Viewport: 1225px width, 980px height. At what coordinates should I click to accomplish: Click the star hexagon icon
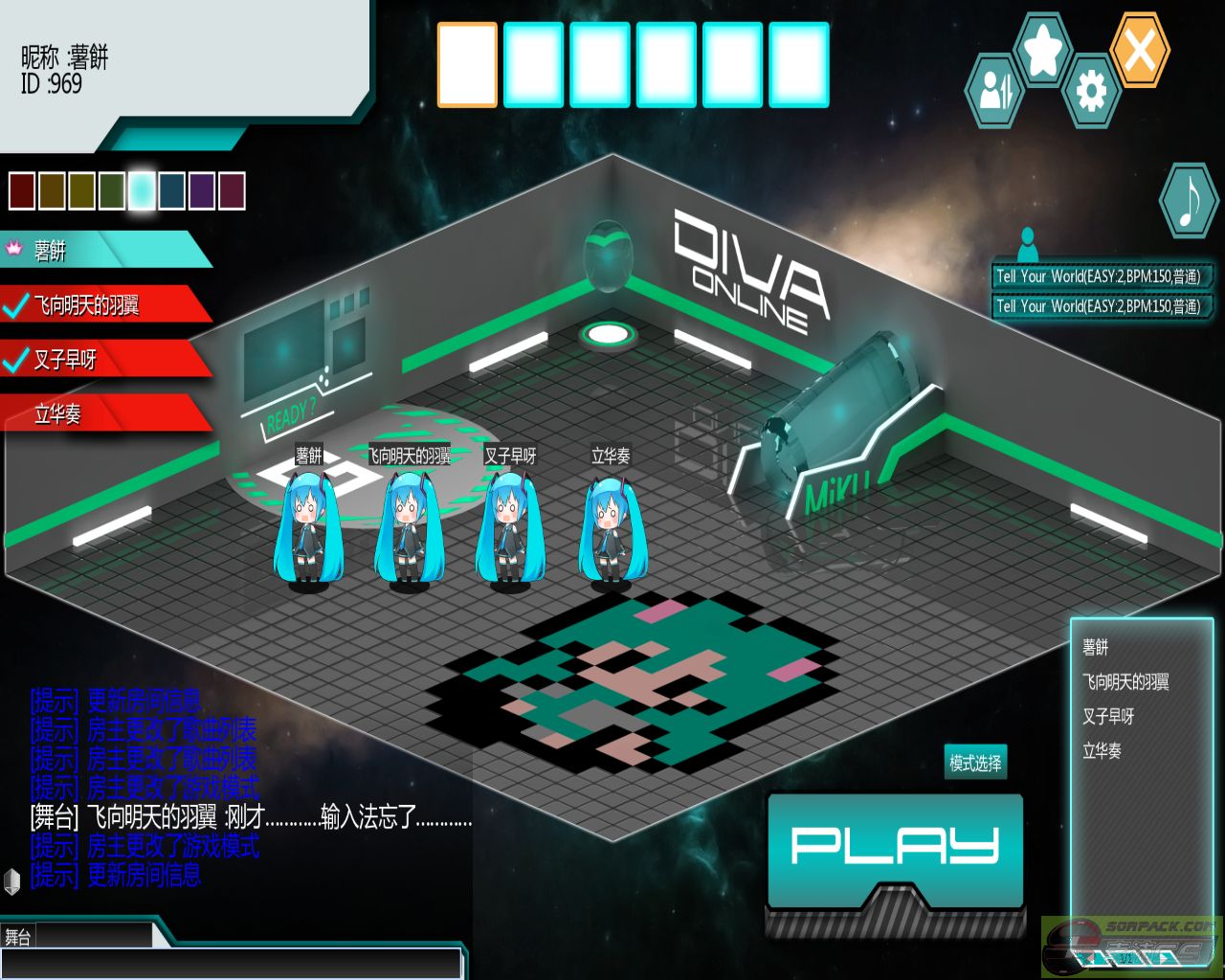click(x=1042, y=49)
